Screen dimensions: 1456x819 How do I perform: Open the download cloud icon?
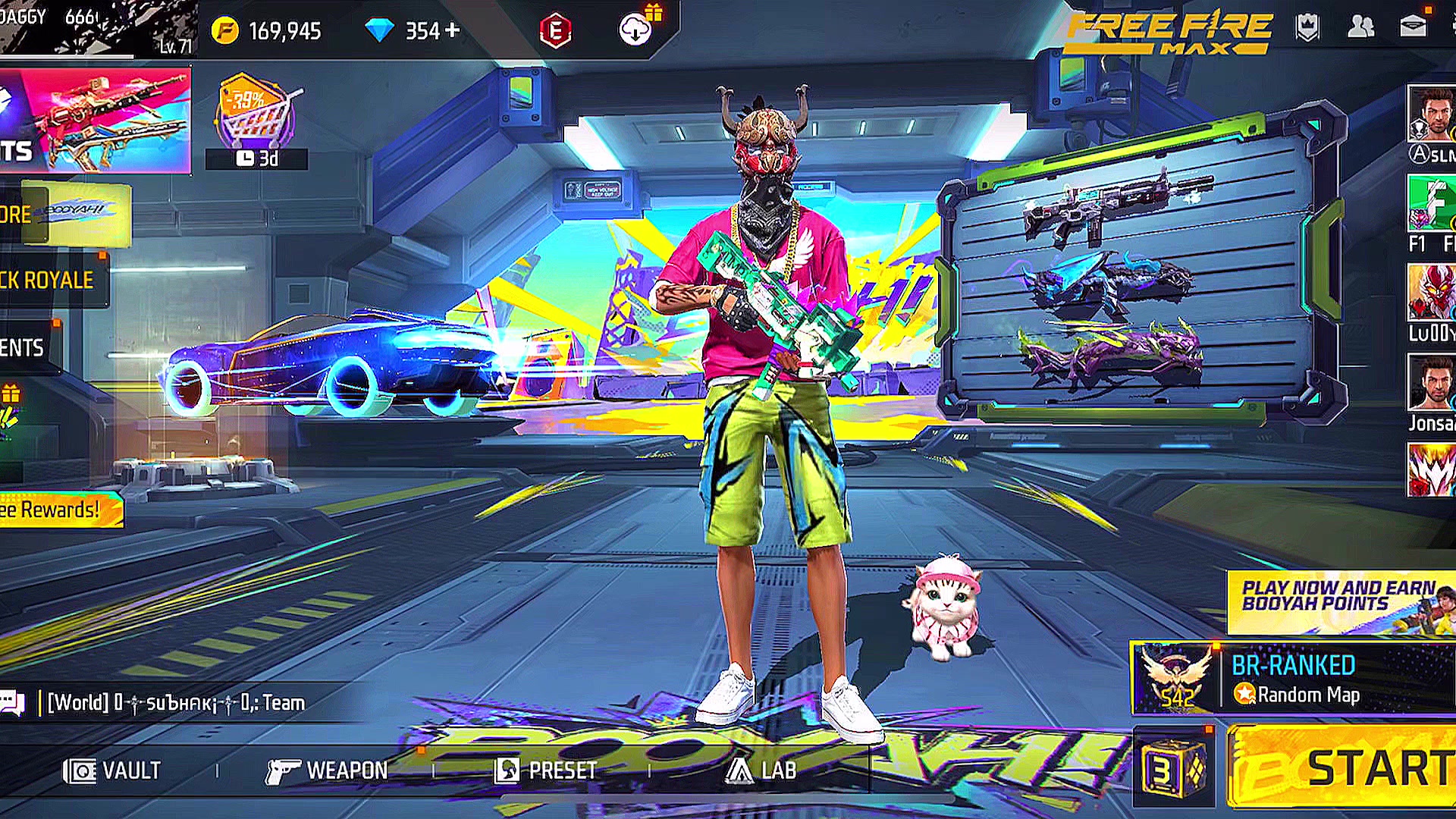(635, 30)
